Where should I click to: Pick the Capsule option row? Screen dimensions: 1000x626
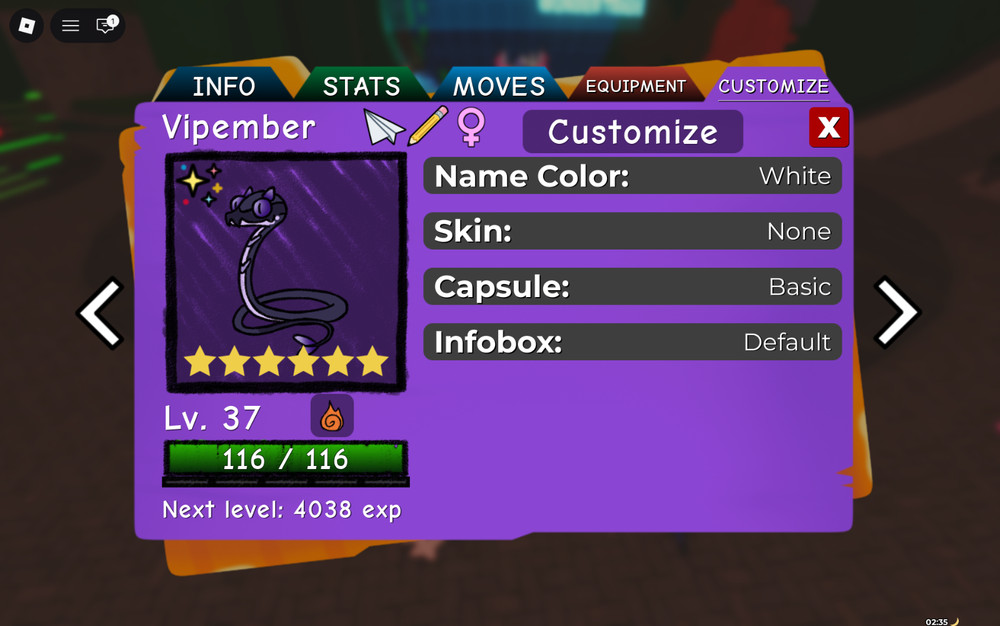click(632, 287)
